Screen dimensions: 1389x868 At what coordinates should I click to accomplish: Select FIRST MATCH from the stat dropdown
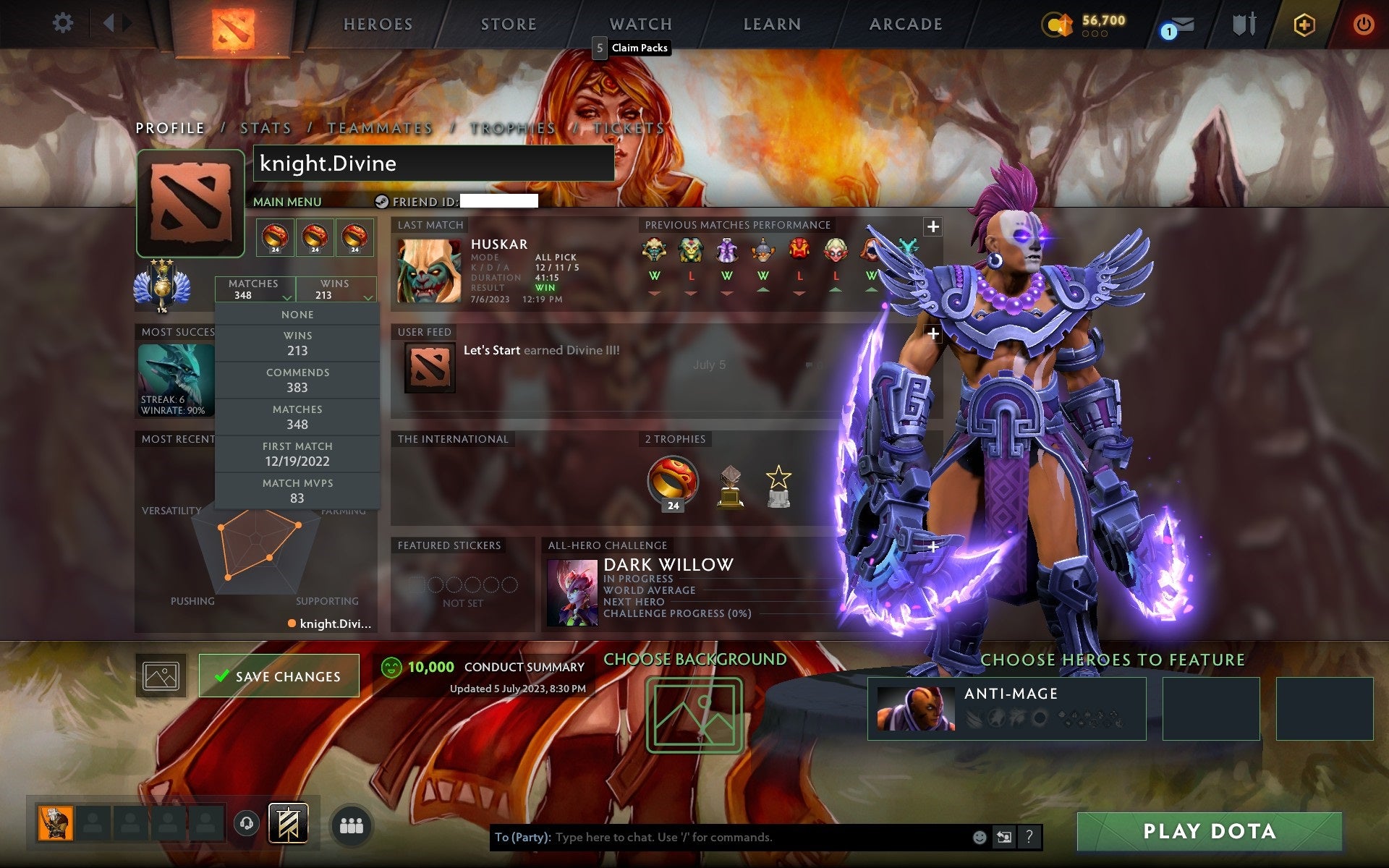coord(297,454)
